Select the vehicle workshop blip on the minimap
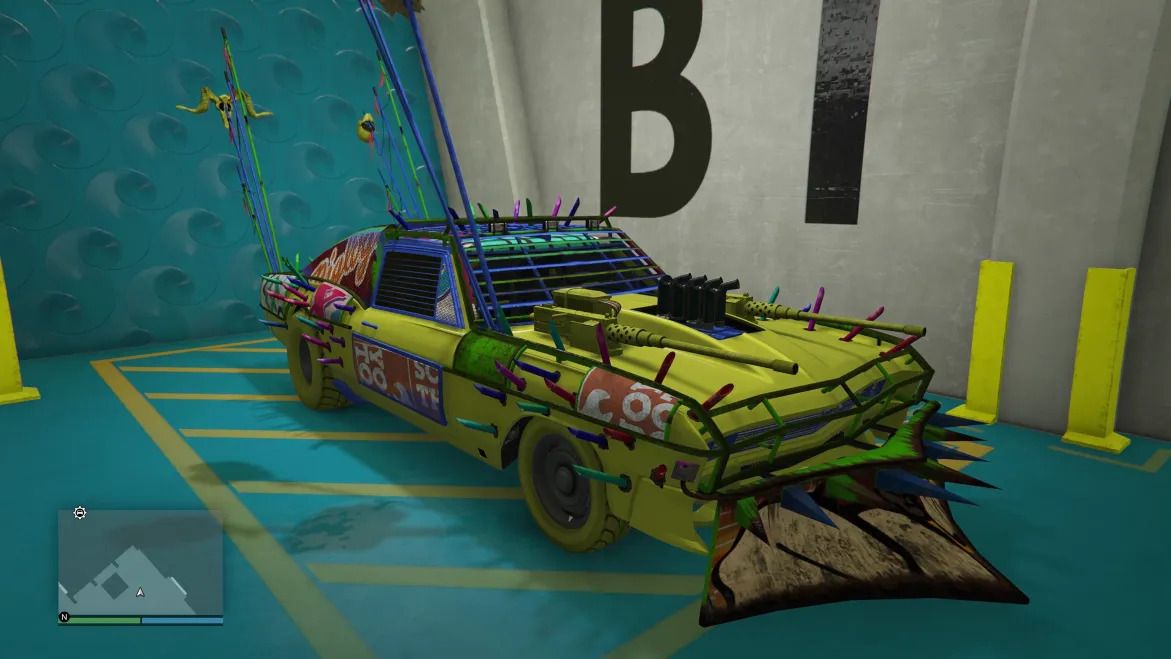The height and width of the screenshot is (659, 1171). pos(80,513)
